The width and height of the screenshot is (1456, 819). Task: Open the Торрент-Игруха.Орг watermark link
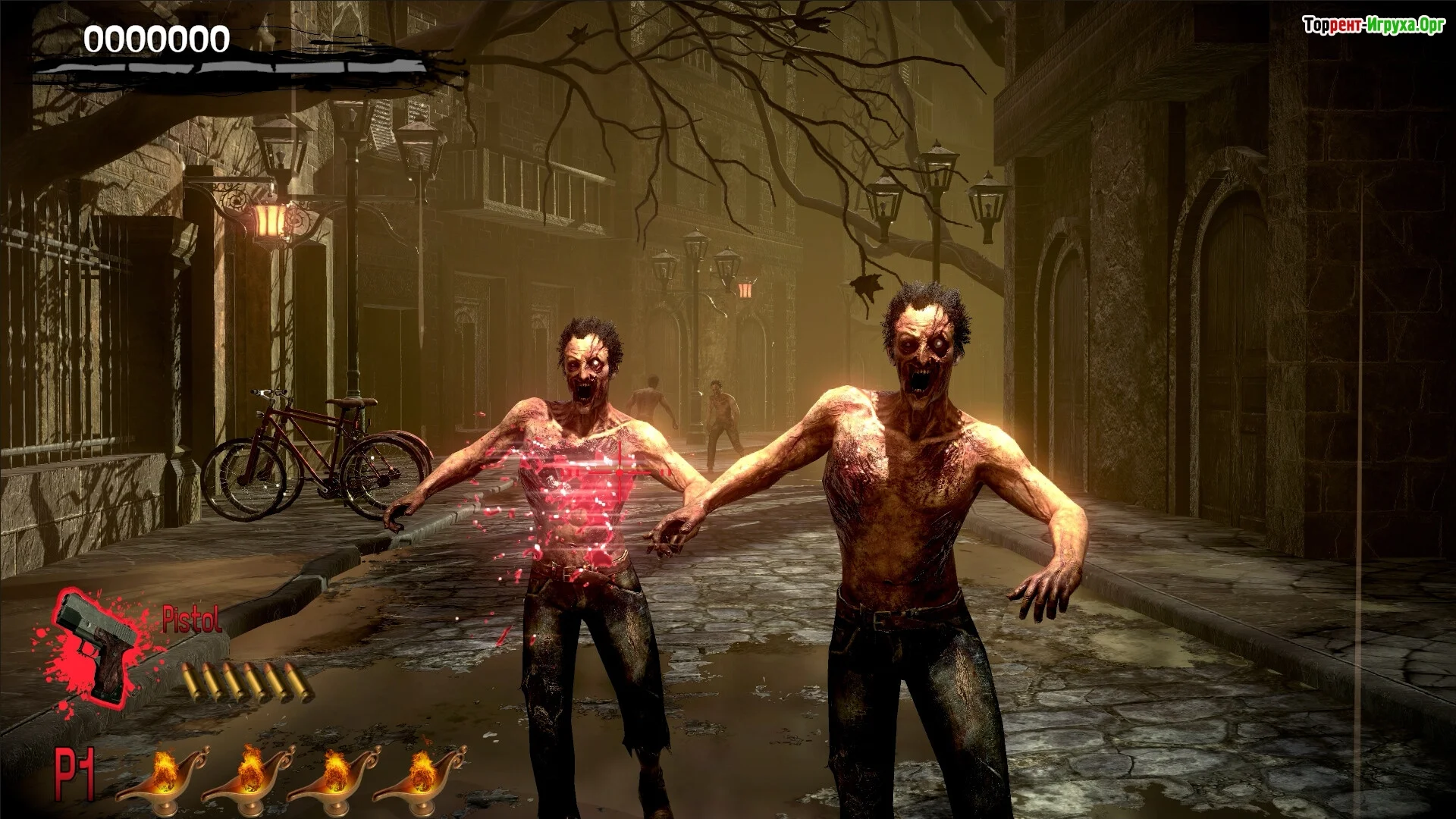[1373, 25]
